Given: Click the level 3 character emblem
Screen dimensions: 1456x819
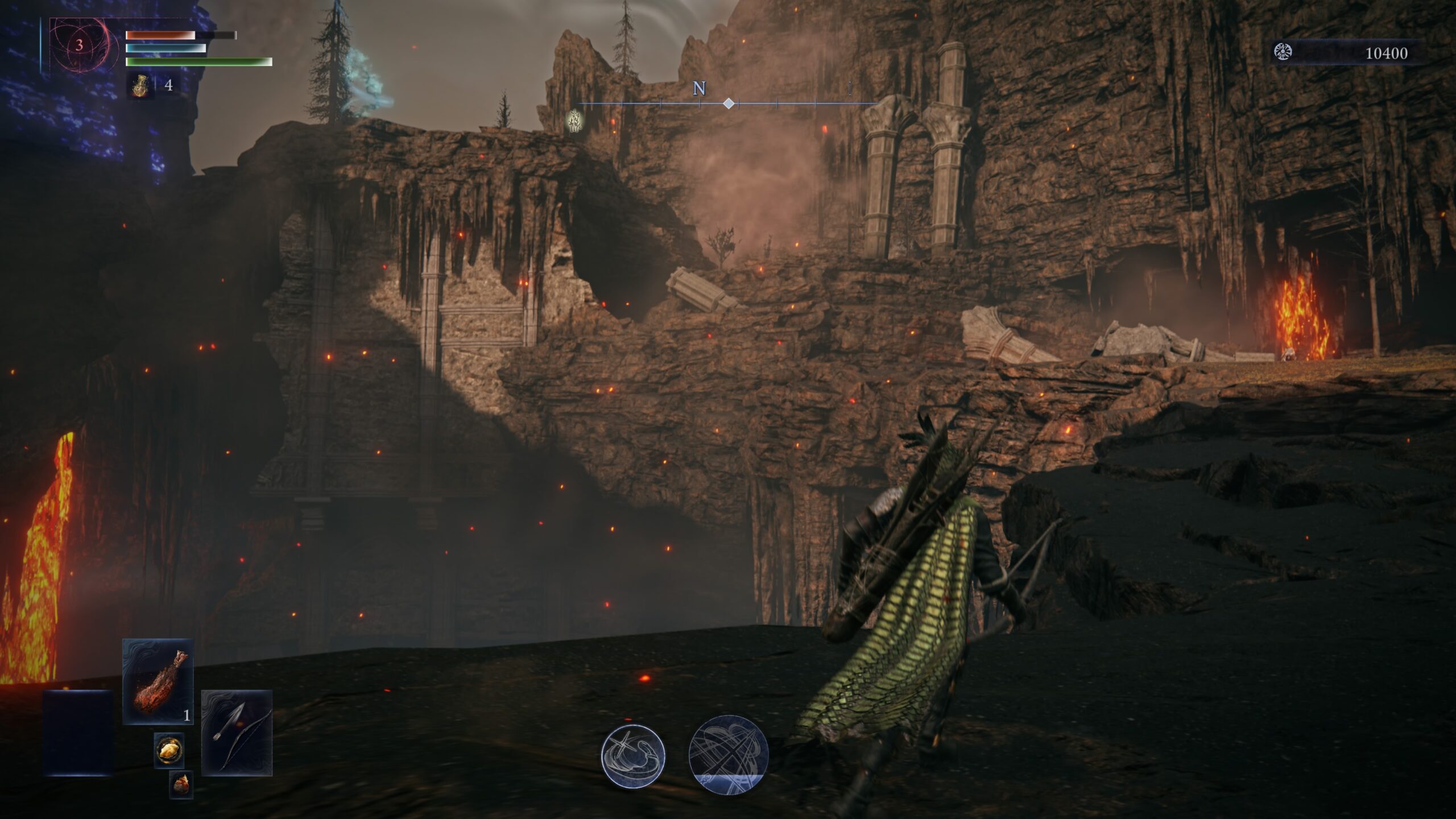Looking at the screenshot, I should click(79, 45).
